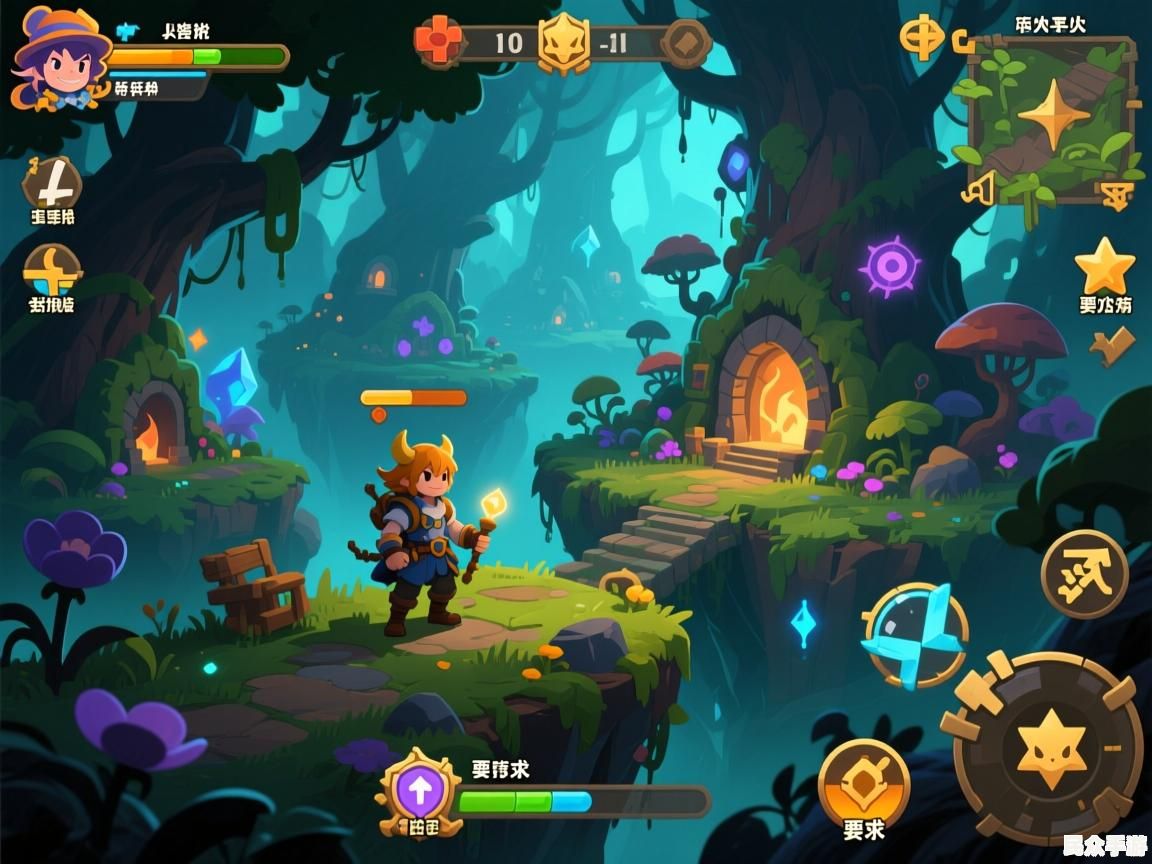Use the cyan shuriken ability
This screenshot has width=1152, height=864.
tap(914, 634)
